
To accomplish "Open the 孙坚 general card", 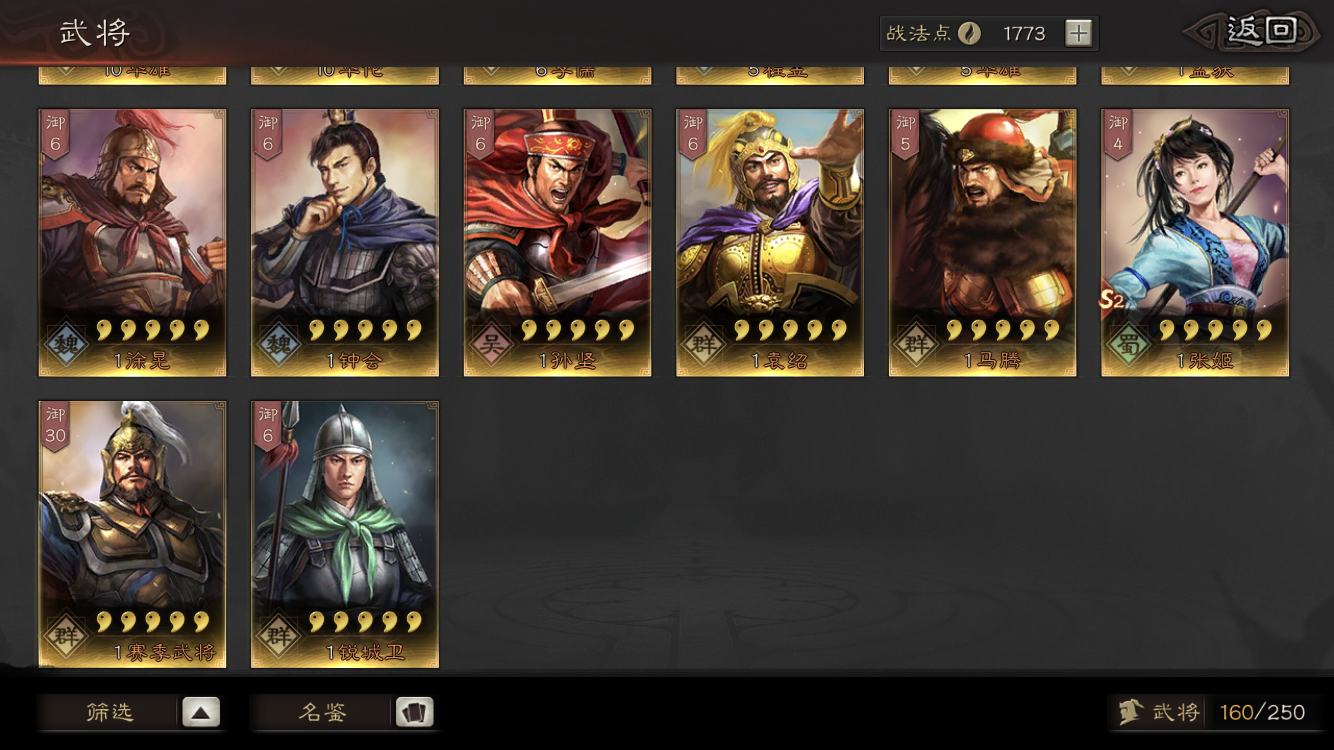I will tap(557, 242).
